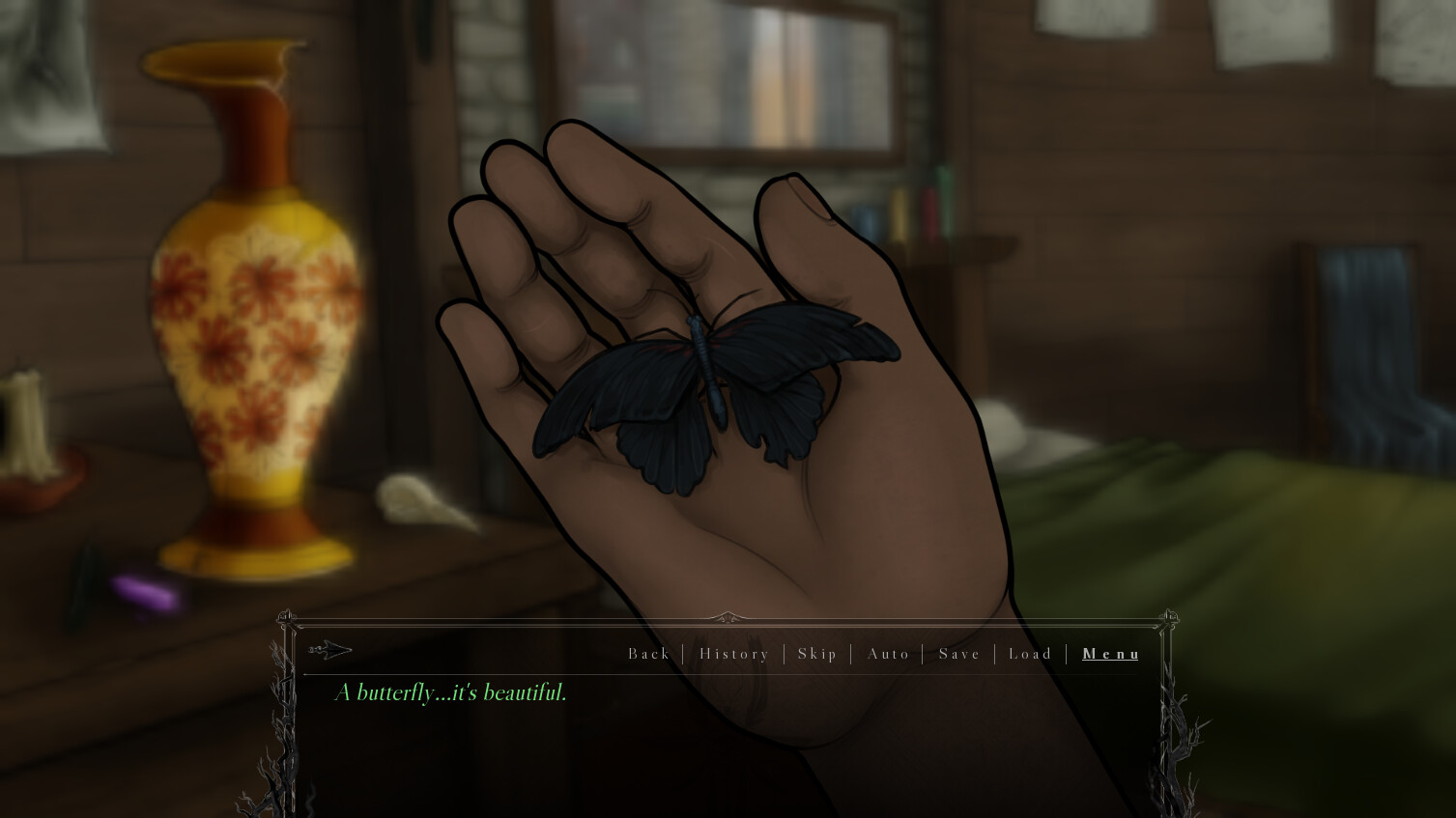Open the Save screen

(958, 654)
